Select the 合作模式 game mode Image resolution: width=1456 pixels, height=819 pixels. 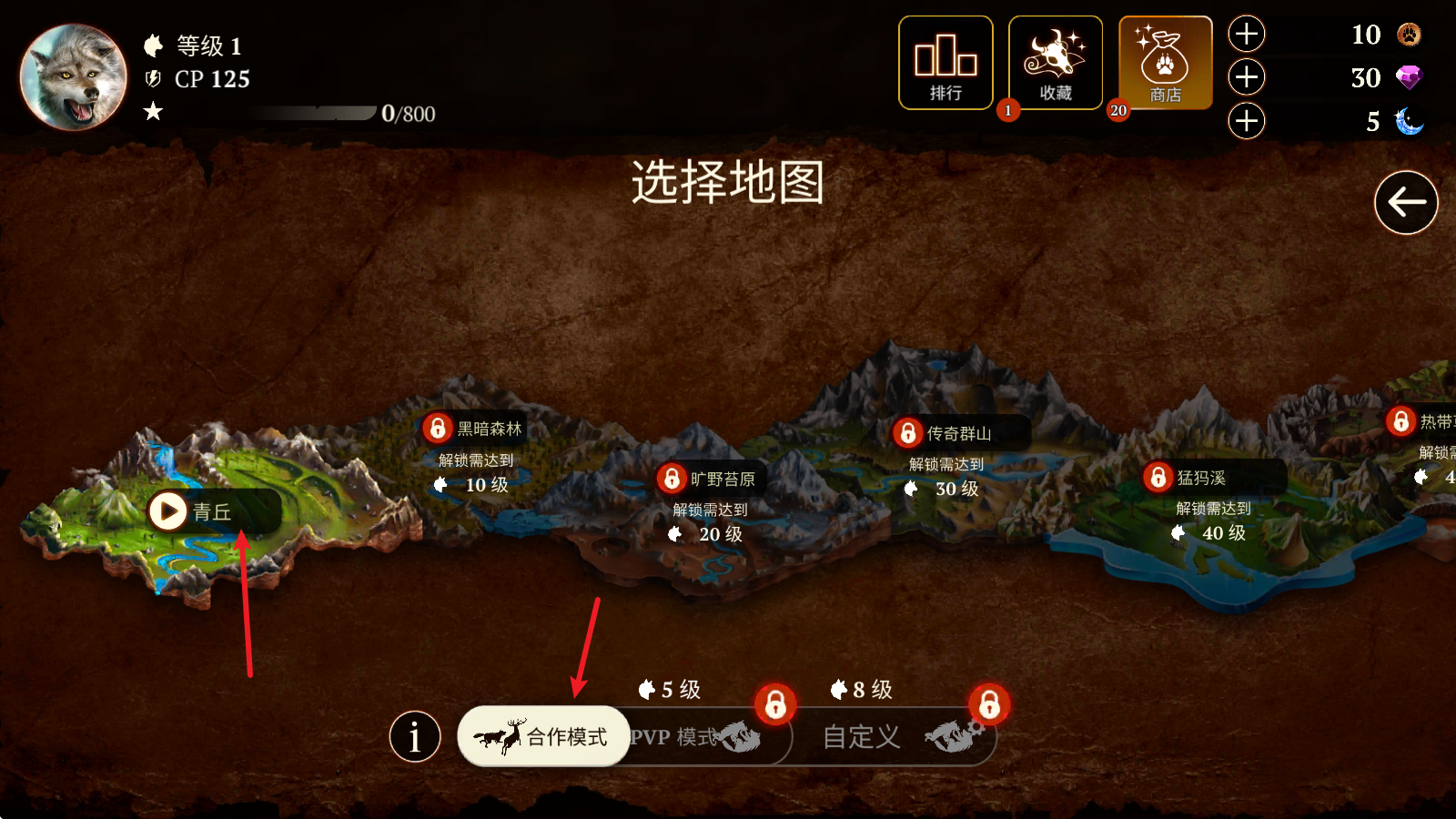pos(543,737)
